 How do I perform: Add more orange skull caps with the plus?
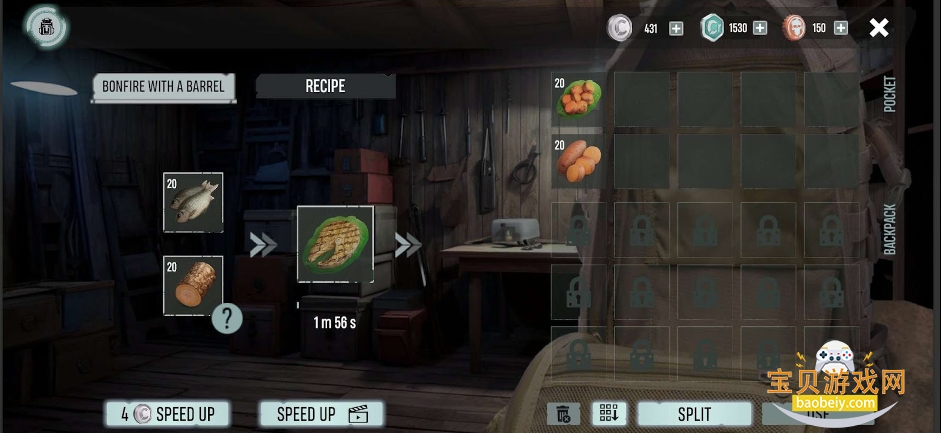840,28
